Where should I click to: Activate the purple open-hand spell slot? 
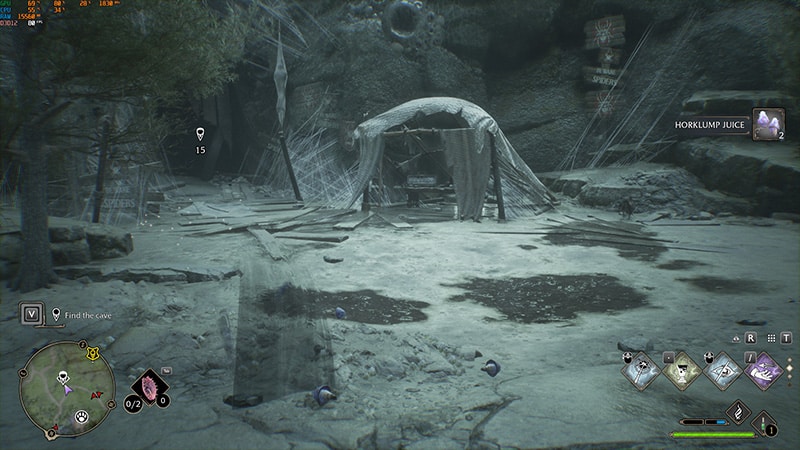click(765, 370)
